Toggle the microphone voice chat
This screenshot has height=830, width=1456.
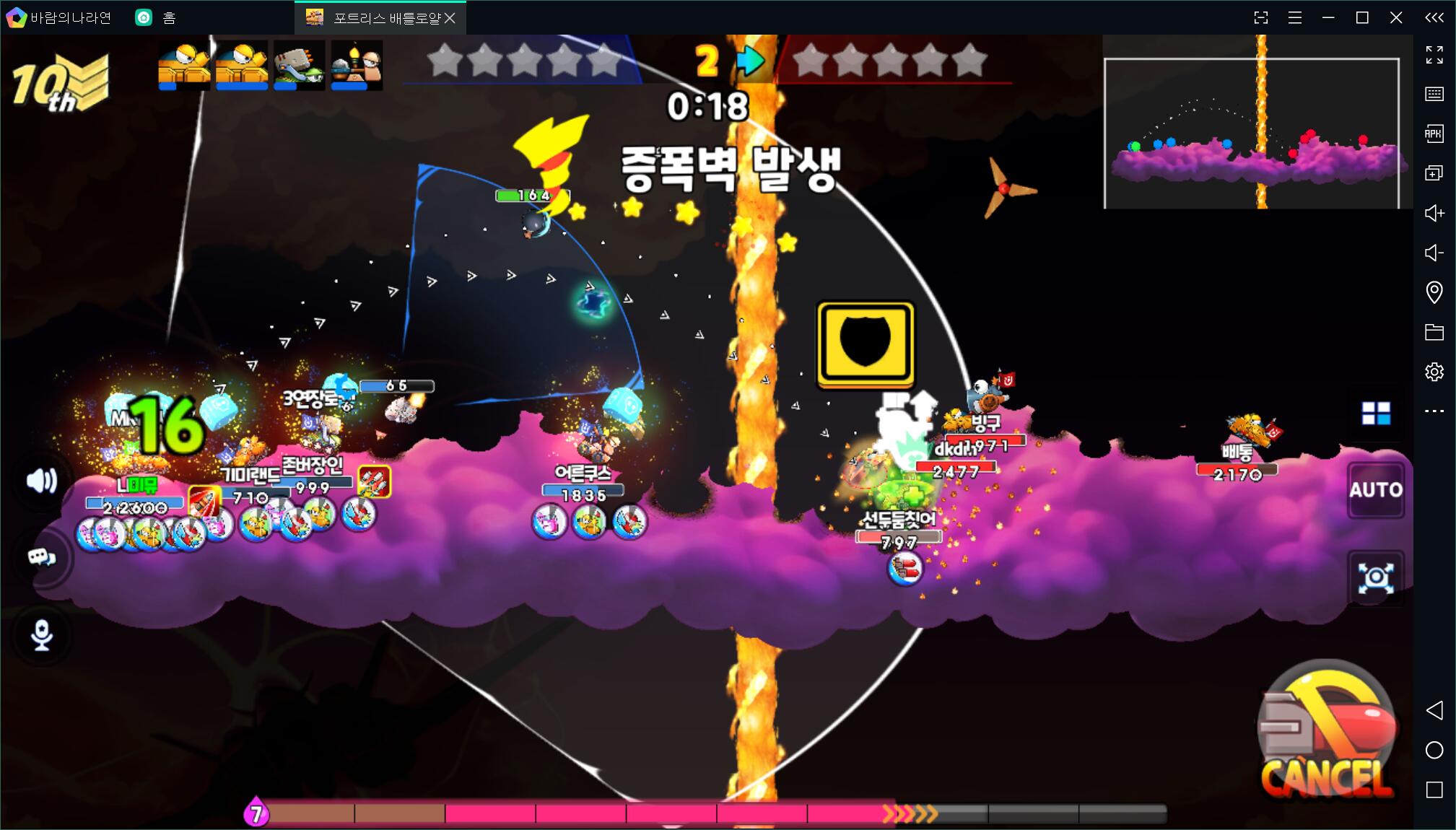pos(42,635)
